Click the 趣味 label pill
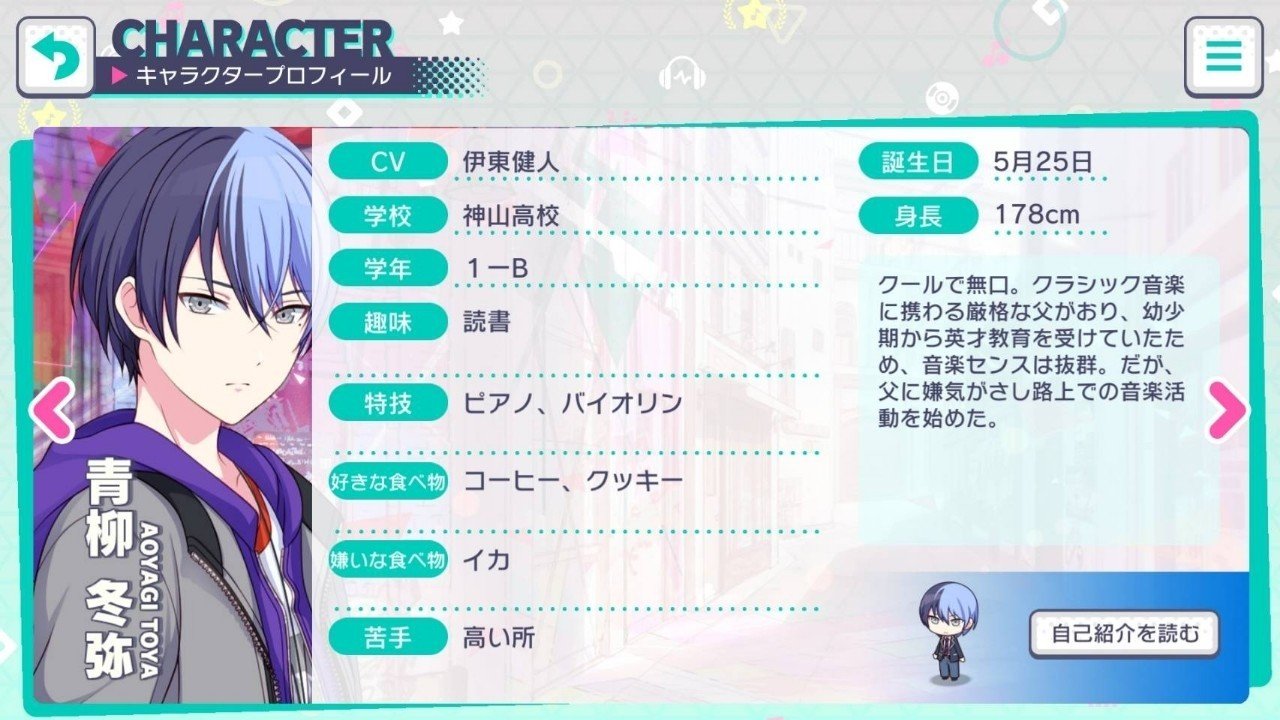The width and height of the screenshot is (1280, 720). tap(392, 321)
